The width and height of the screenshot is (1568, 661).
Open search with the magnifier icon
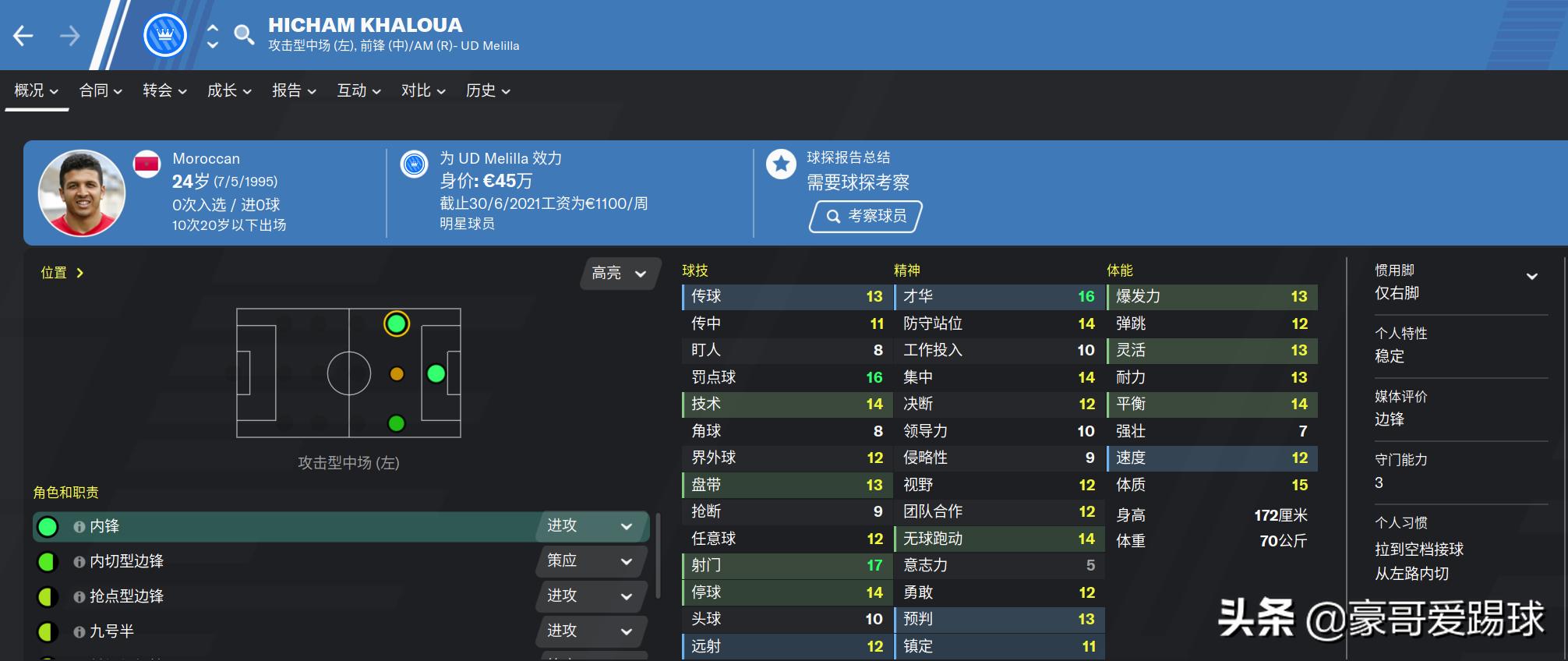[x=244, y=34]
